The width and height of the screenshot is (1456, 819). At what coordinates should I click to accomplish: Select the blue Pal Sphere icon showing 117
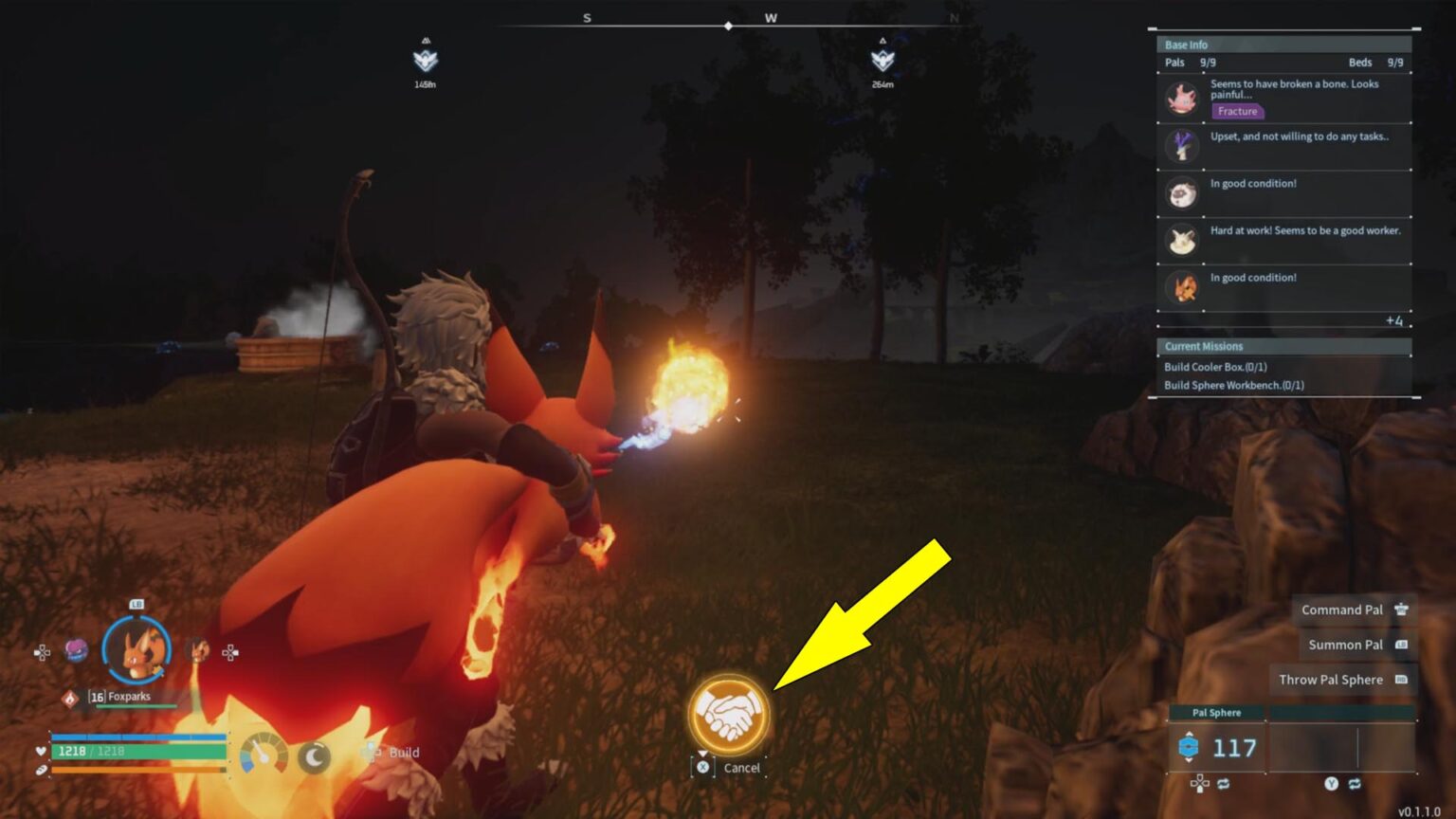click(x=1189, y=747)
